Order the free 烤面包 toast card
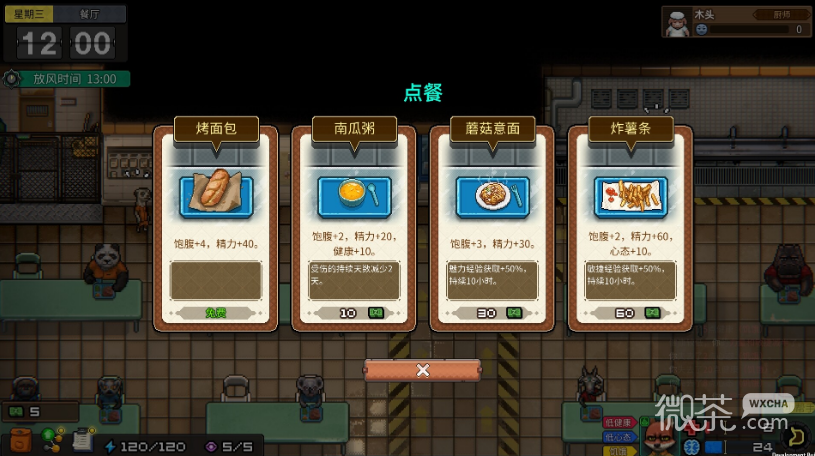 tap(216, 224)
